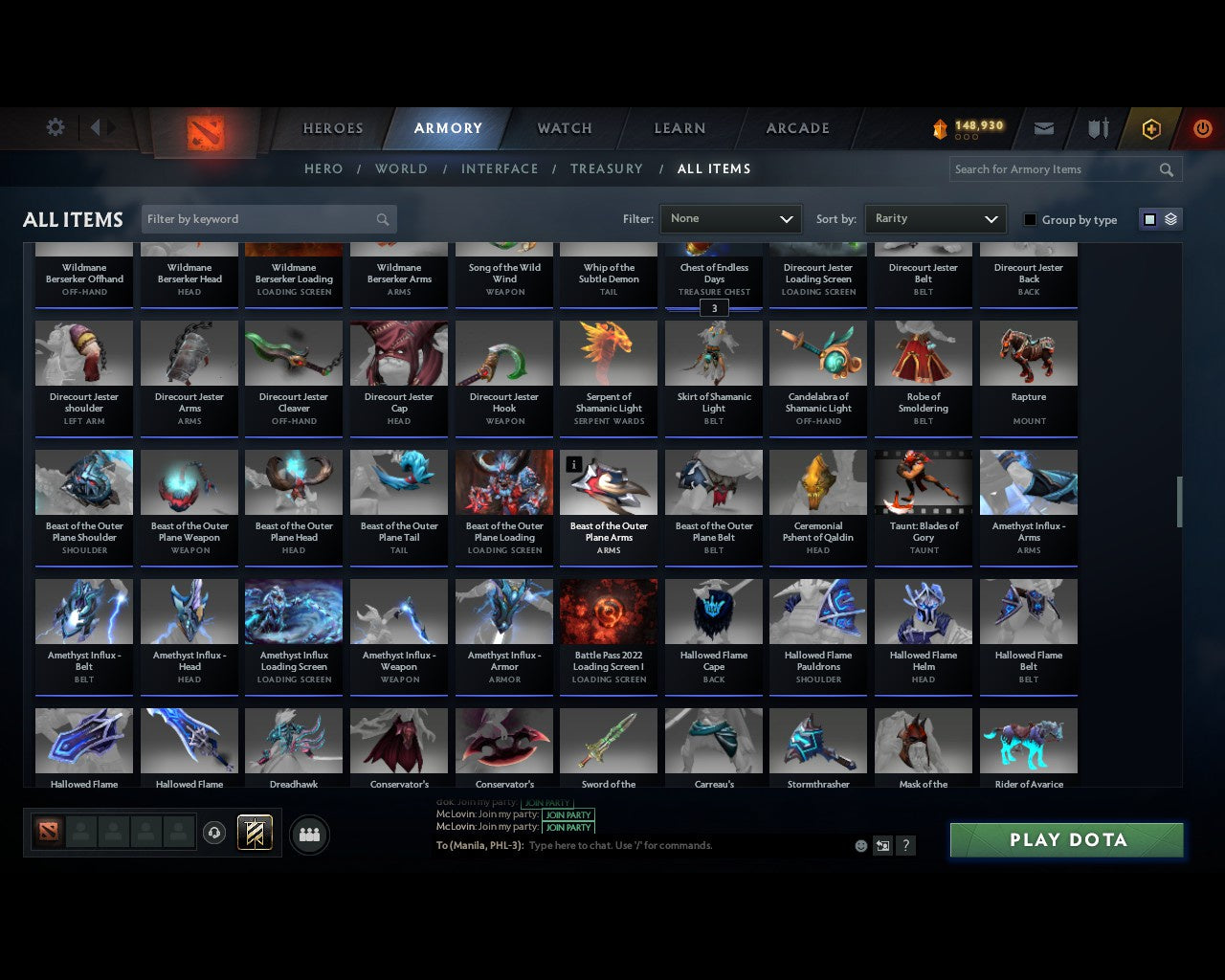Click JOIN PARTY next to McLovin

click(x=568, y=814)
